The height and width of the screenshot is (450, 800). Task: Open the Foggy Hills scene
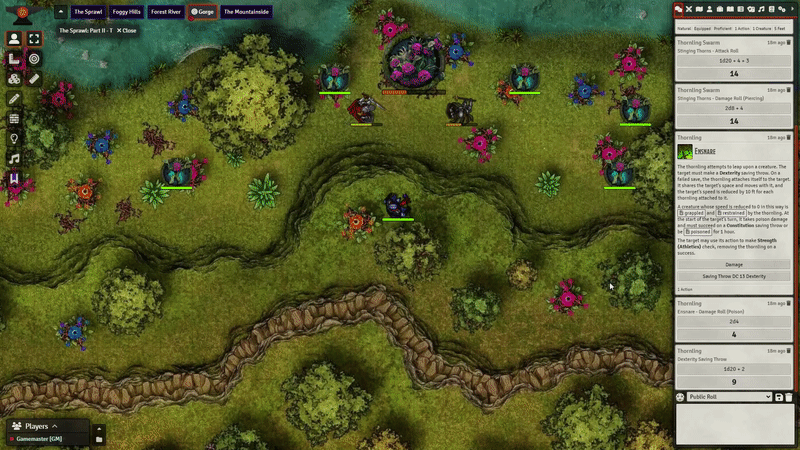click(x=127, y=12)
